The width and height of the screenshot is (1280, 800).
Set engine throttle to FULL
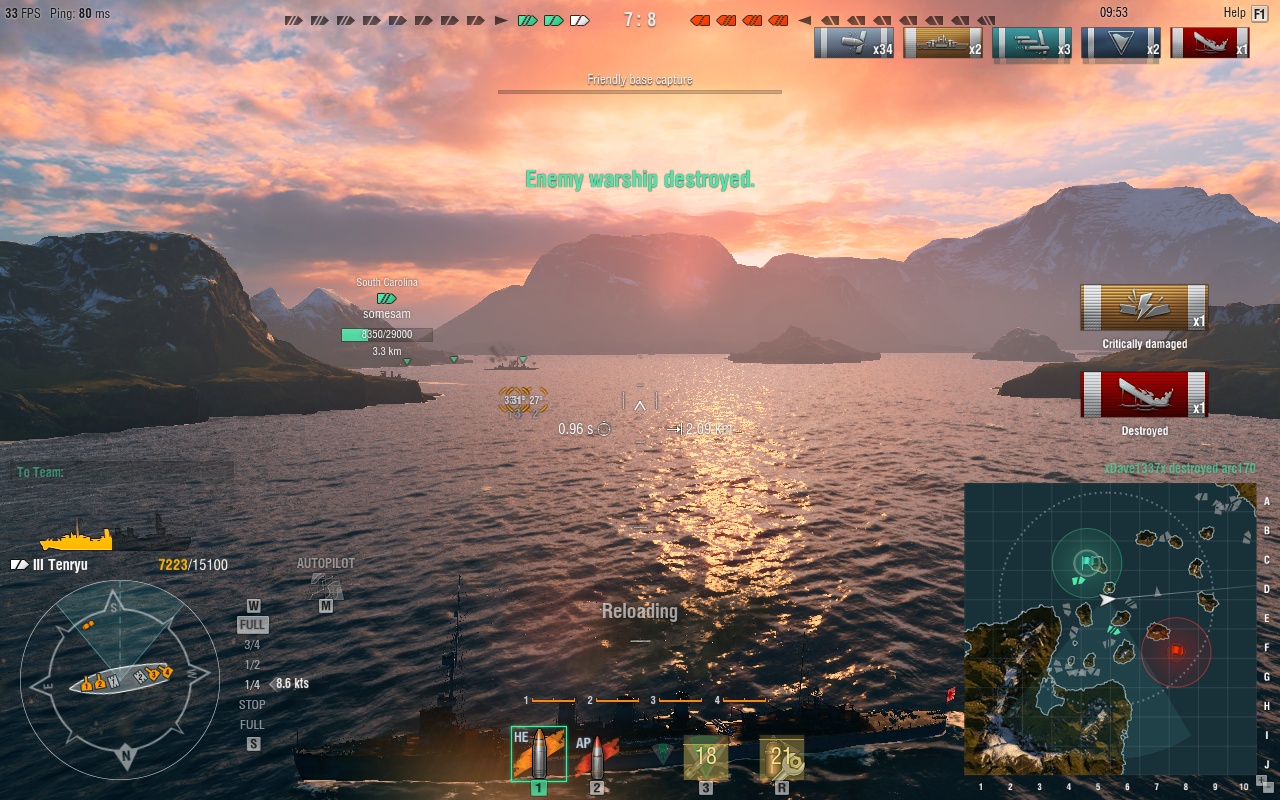click(x=253, y=623)
